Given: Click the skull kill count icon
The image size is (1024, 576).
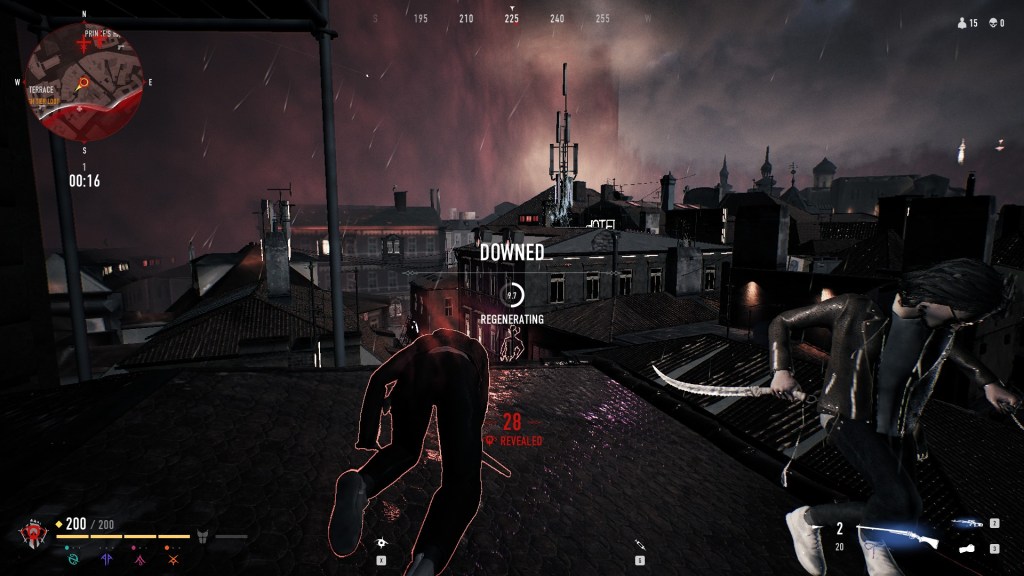Looking at the screenshot, I should [991, 22].
